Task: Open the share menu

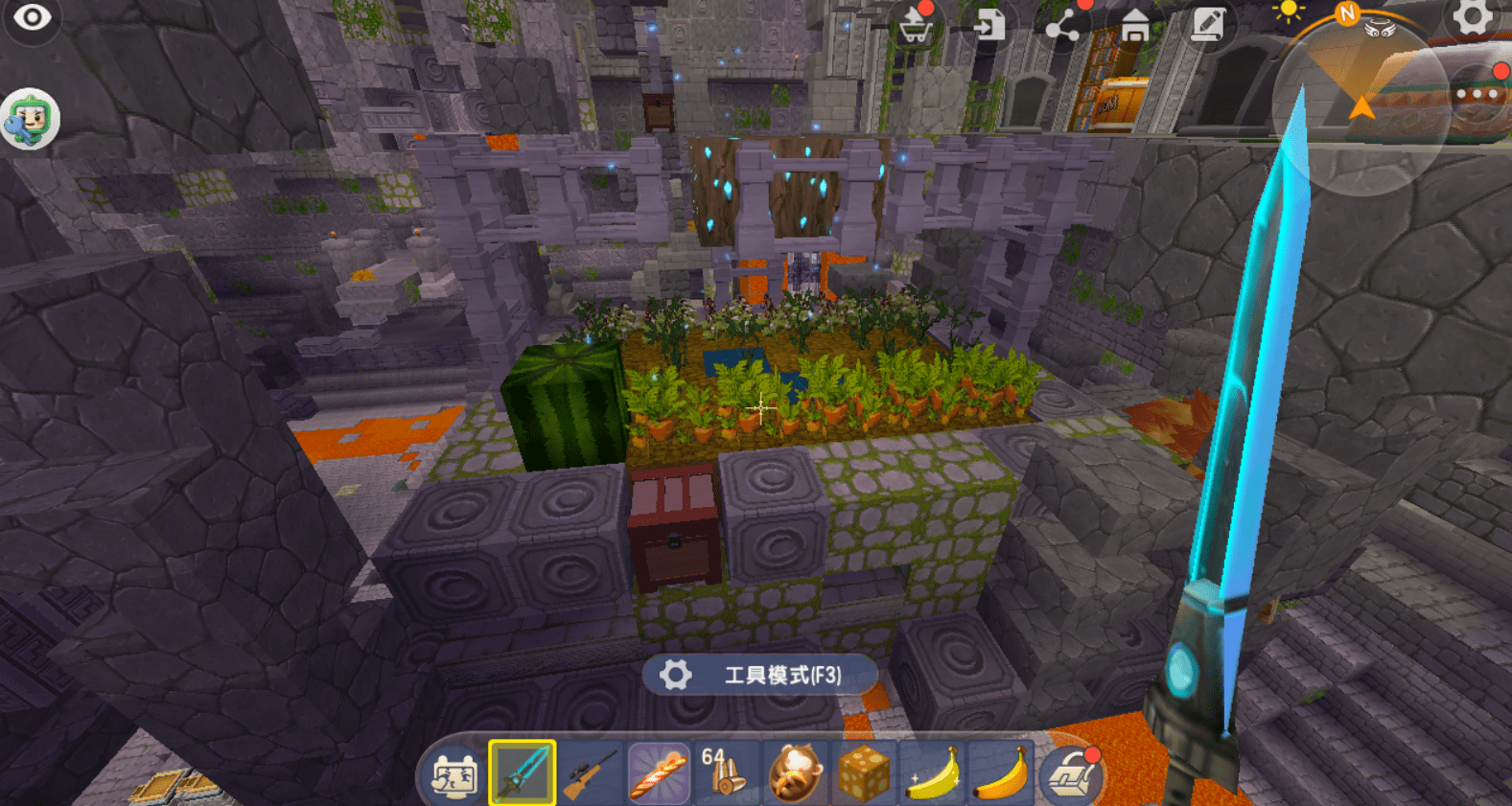Action: click(1062, 27)
